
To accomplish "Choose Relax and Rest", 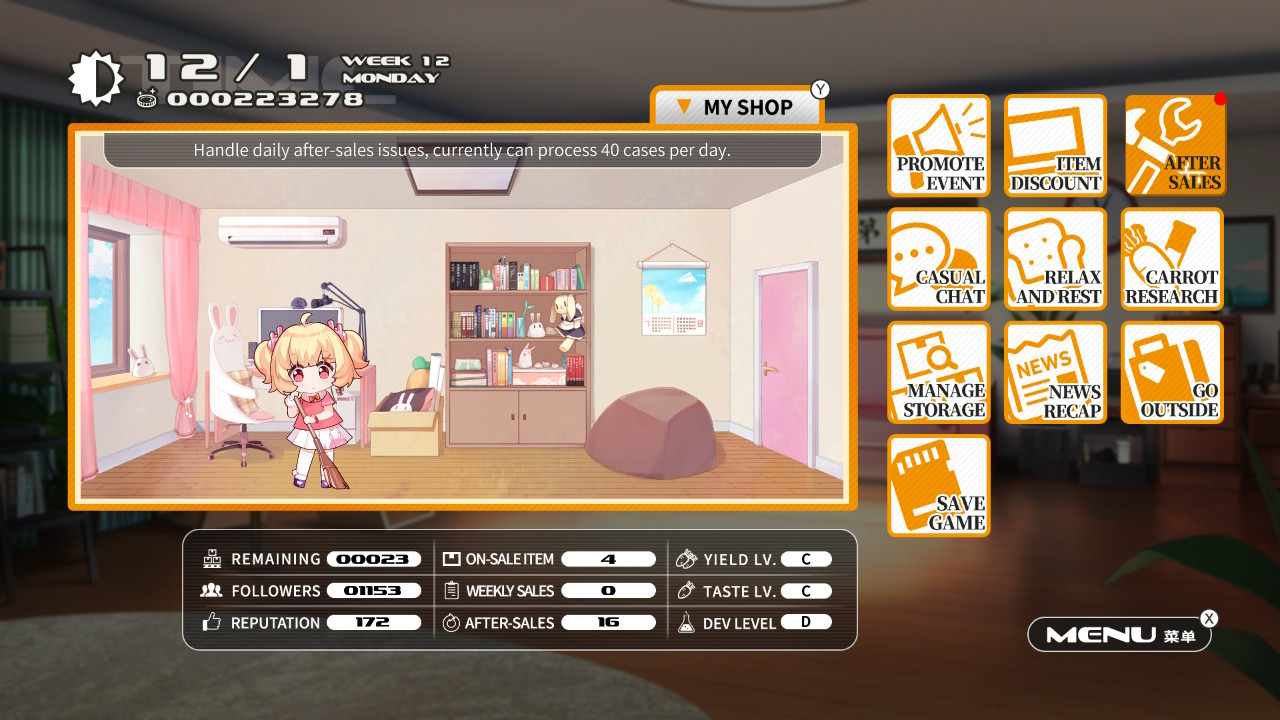I will pyautogui.click(x=1055, y=259).
